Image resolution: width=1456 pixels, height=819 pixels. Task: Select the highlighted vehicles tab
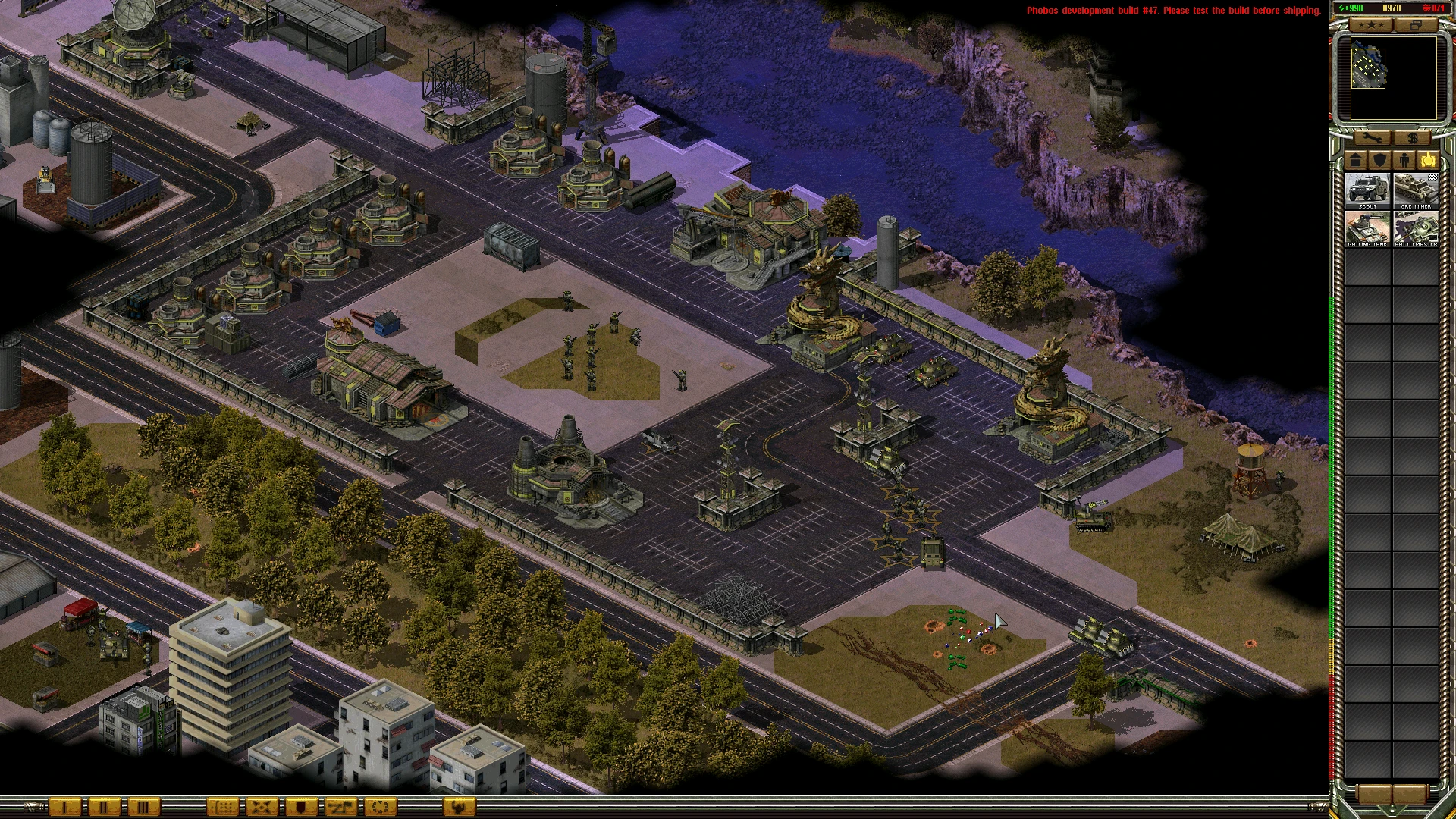click(1429, 160)
